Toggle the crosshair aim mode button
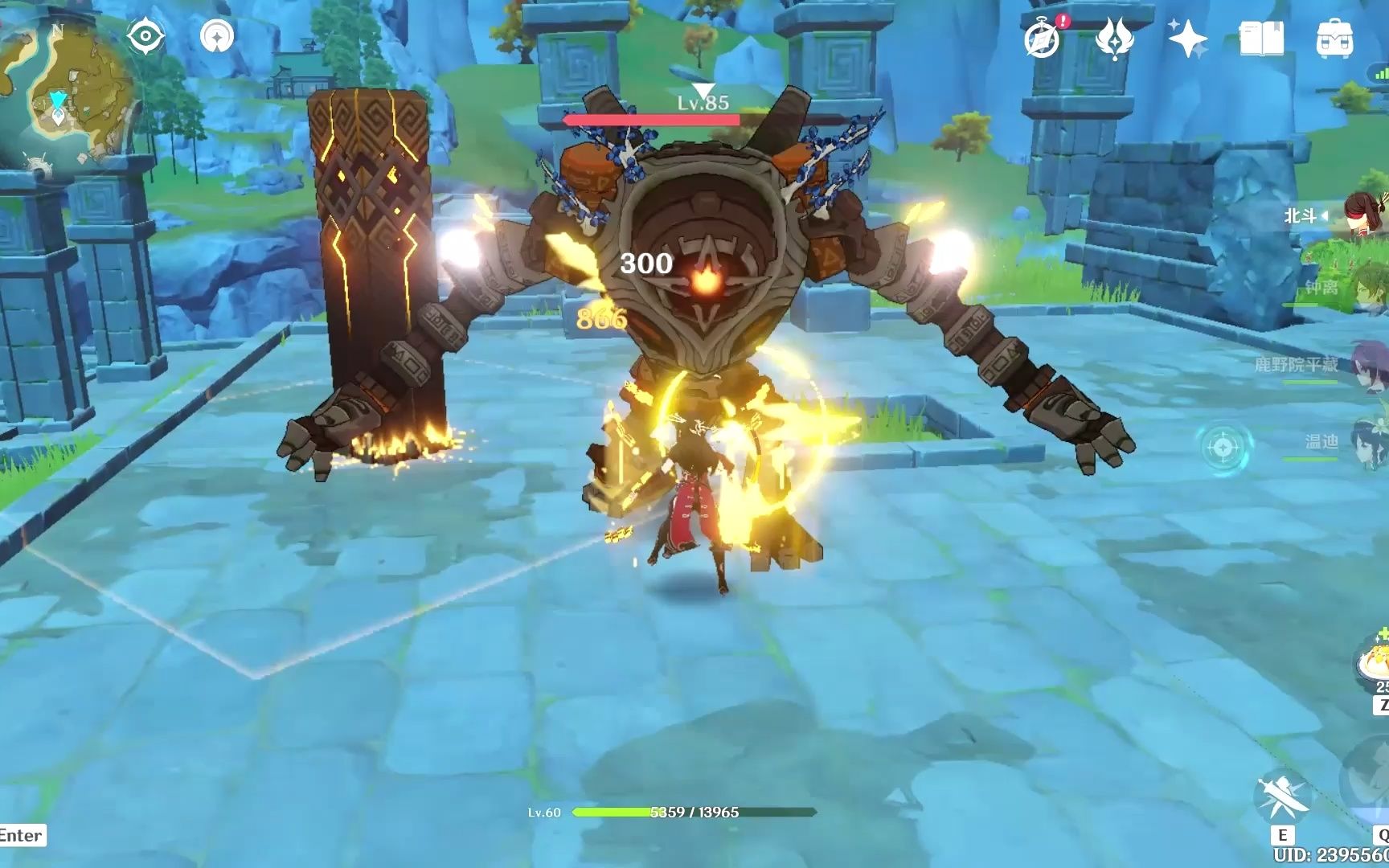Screen dimensions: 1389x868 [1223, 445]
